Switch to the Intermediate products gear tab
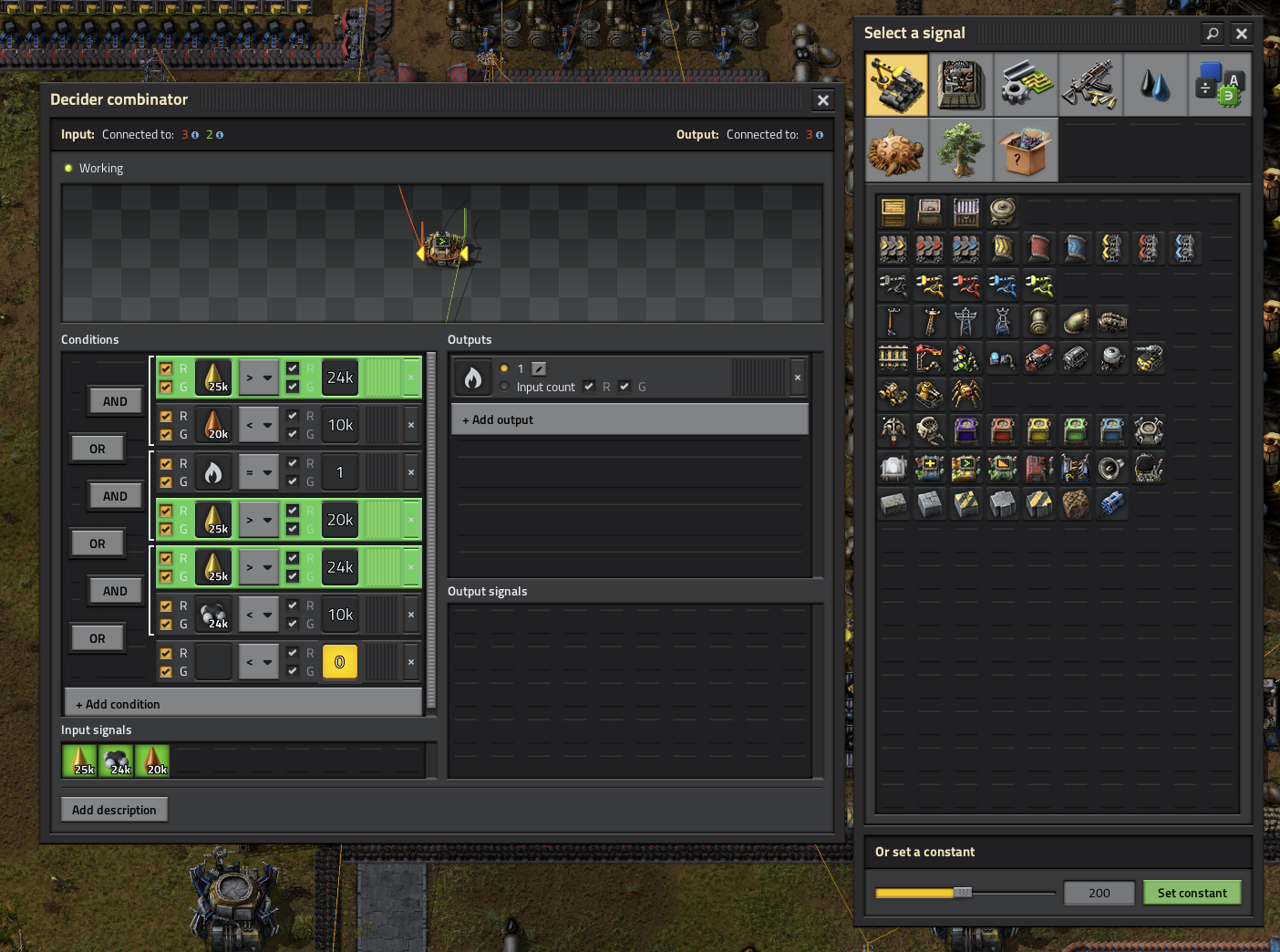 pyautogui.click(x=1026, y=85)
